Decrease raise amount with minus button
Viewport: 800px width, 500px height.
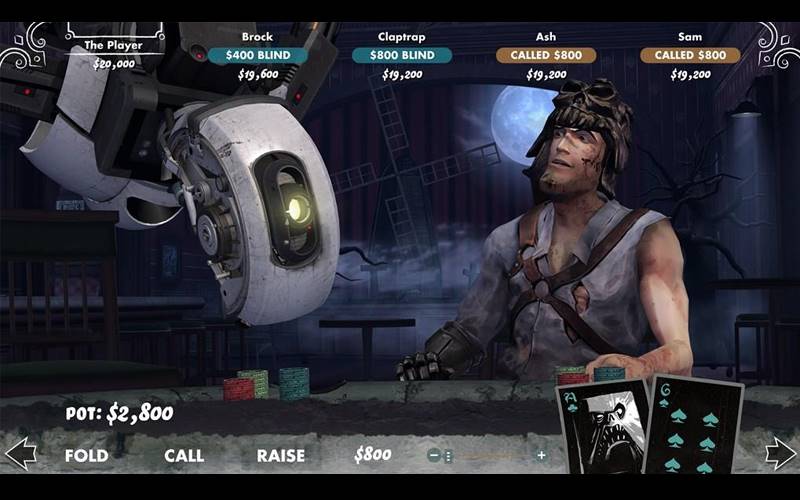point(434,455)
